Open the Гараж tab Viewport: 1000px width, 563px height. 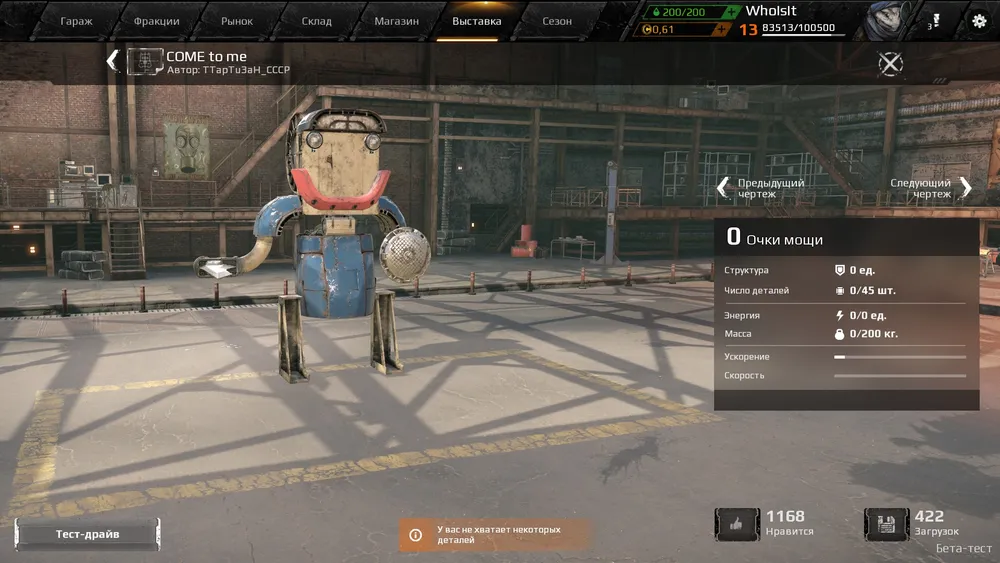tap(76, 21)
